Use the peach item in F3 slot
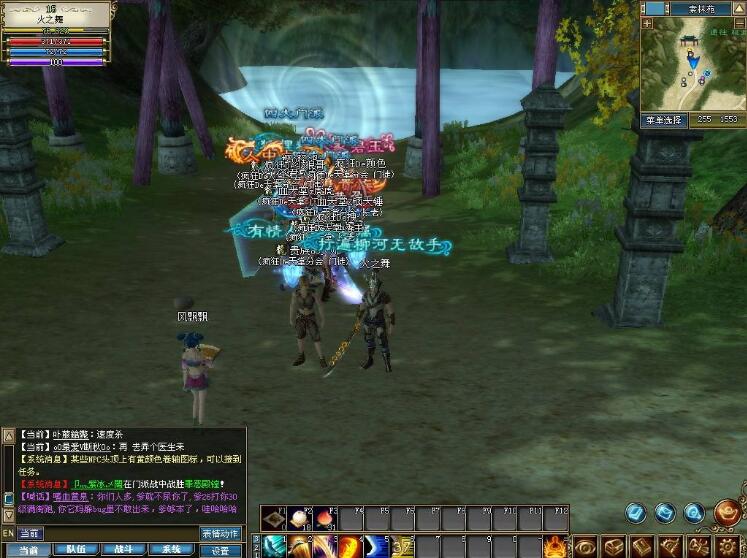747x558 pixels. (x=325, y=519)
